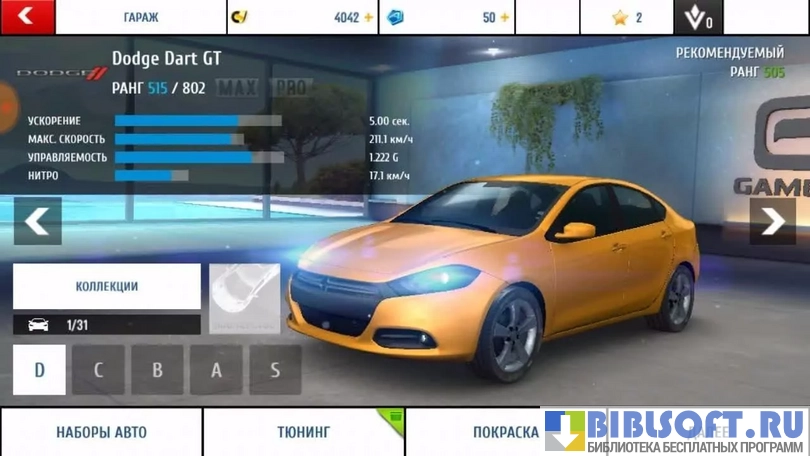Open the Коллекции button
The height and width of the screenshot is (456, 810).
click(107, 286)
